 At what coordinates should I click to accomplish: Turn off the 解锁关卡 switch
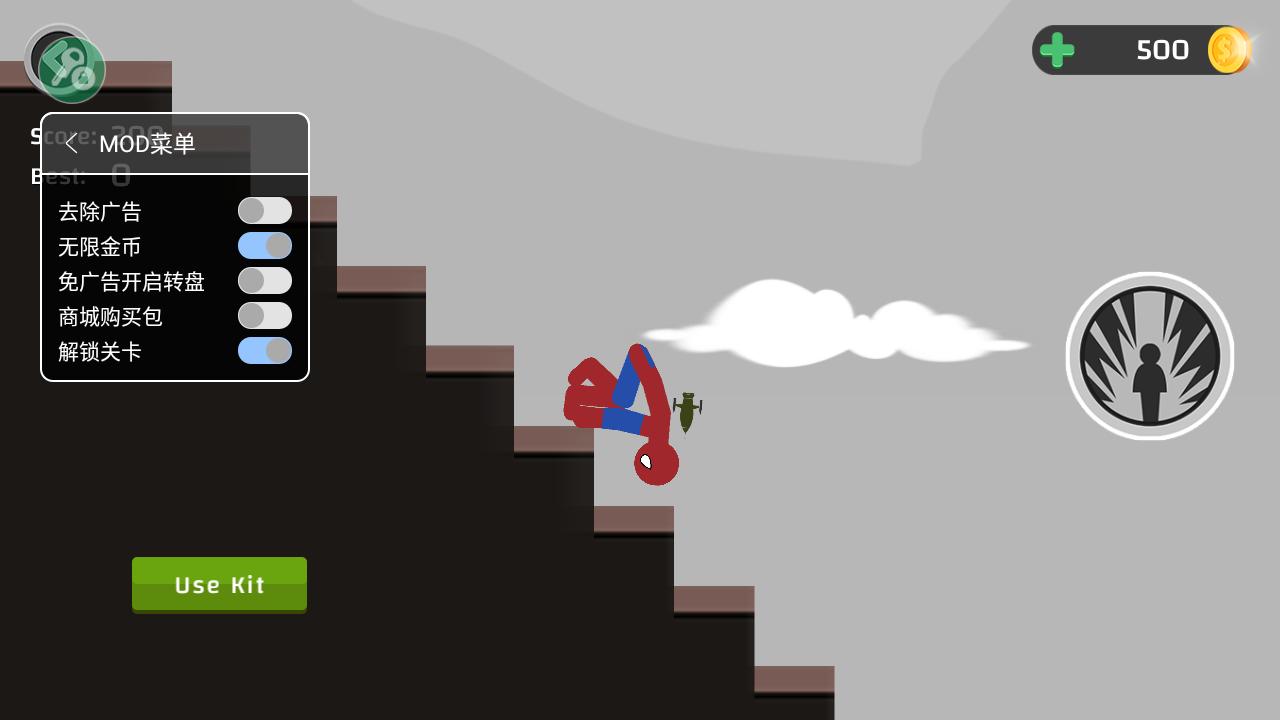pyautogui.click(x=264, y=352)
